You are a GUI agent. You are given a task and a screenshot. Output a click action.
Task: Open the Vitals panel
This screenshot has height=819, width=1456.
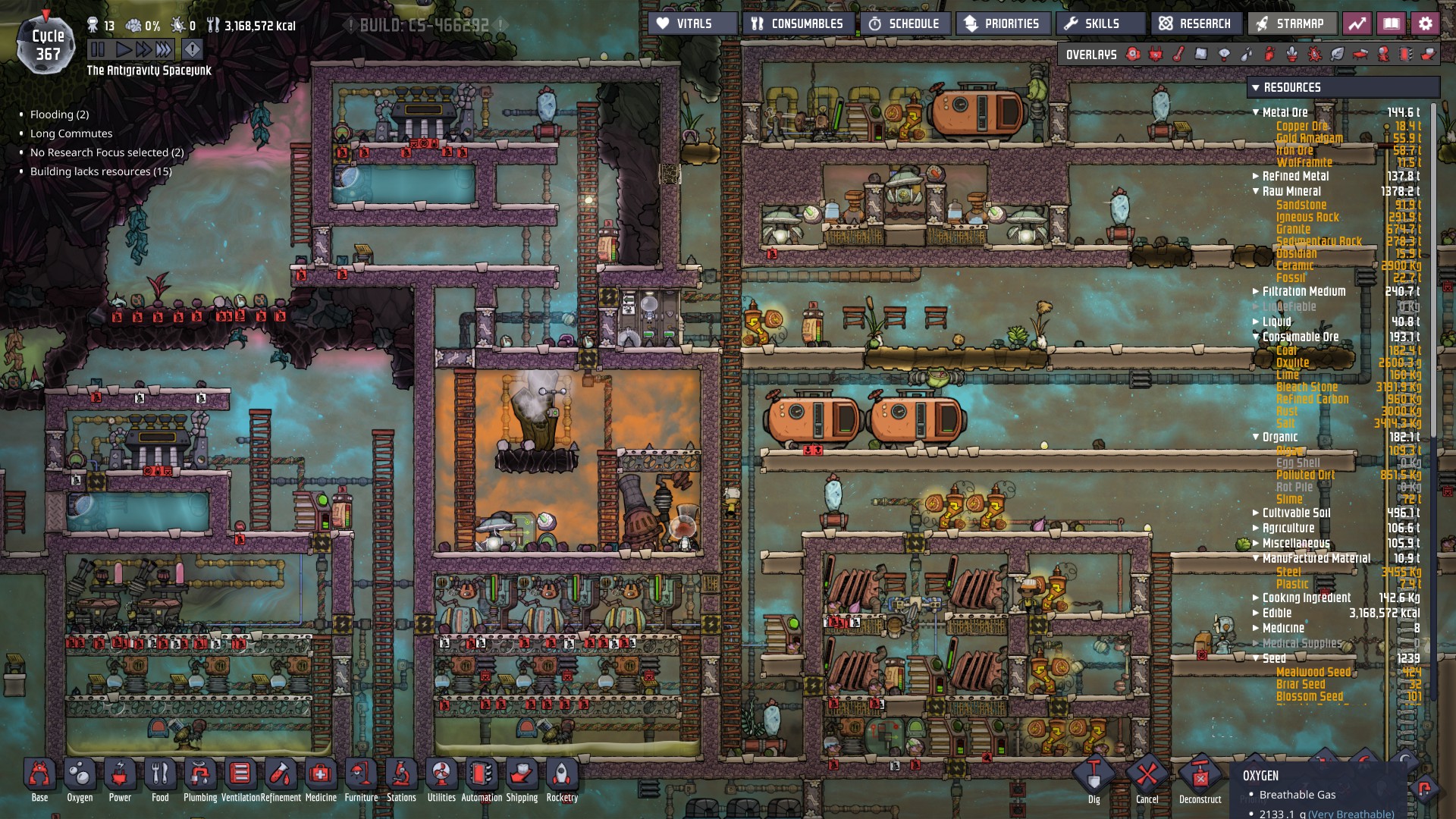click(x=692, y=24)
